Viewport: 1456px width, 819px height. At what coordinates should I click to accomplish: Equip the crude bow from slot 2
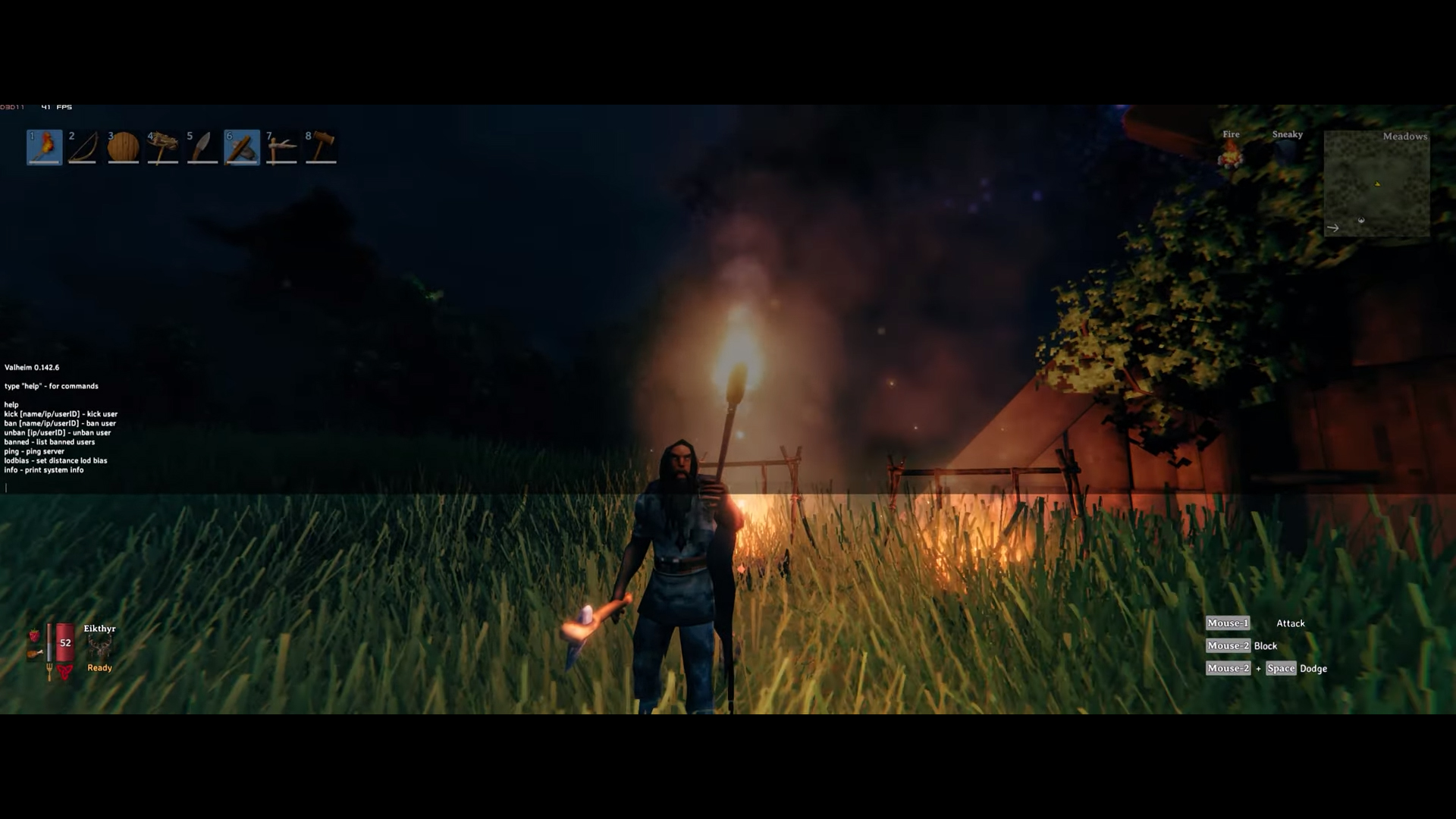tap(83, 147)
